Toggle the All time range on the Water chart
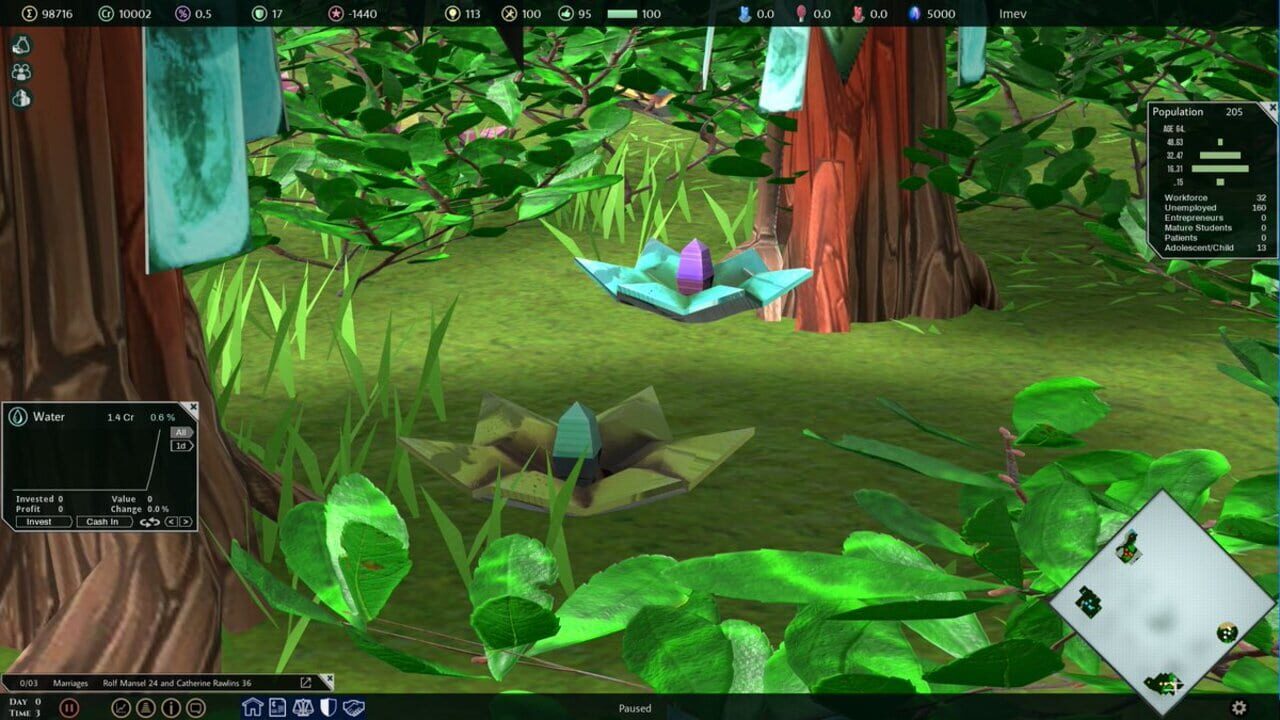 pyautogui.click(x=182, y=432)
